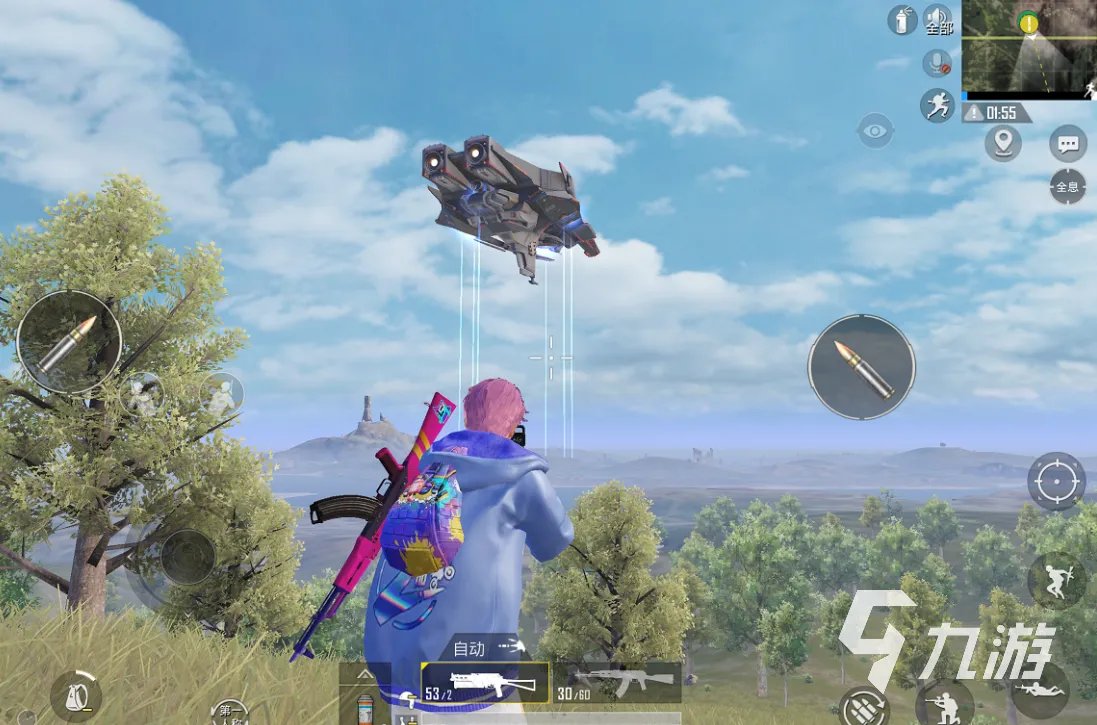The image size is (1097, 725).
Task: Tap the left-side bullet fire button
Action: (68, 343)
